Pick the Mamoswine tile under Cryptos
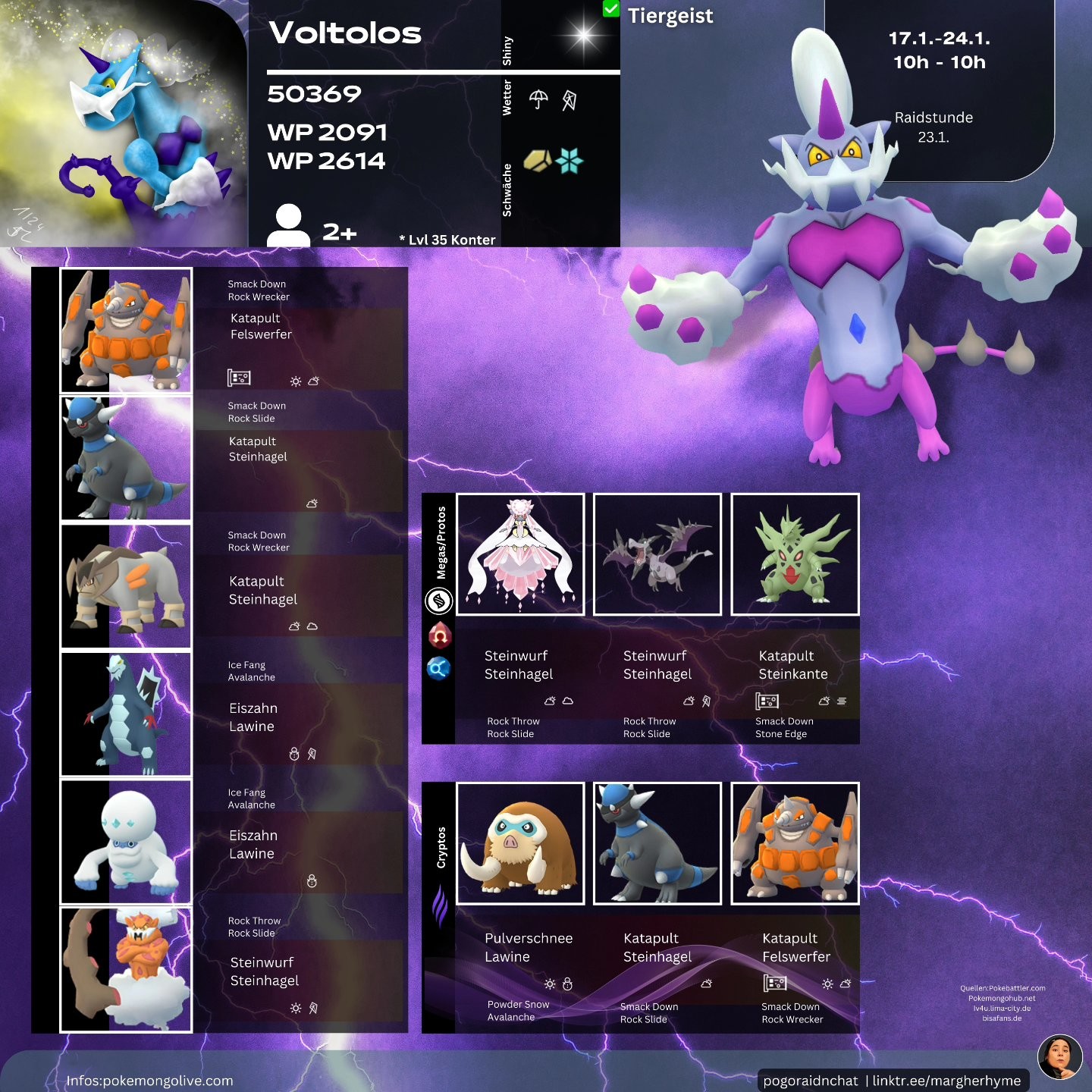 click(520, 843)
